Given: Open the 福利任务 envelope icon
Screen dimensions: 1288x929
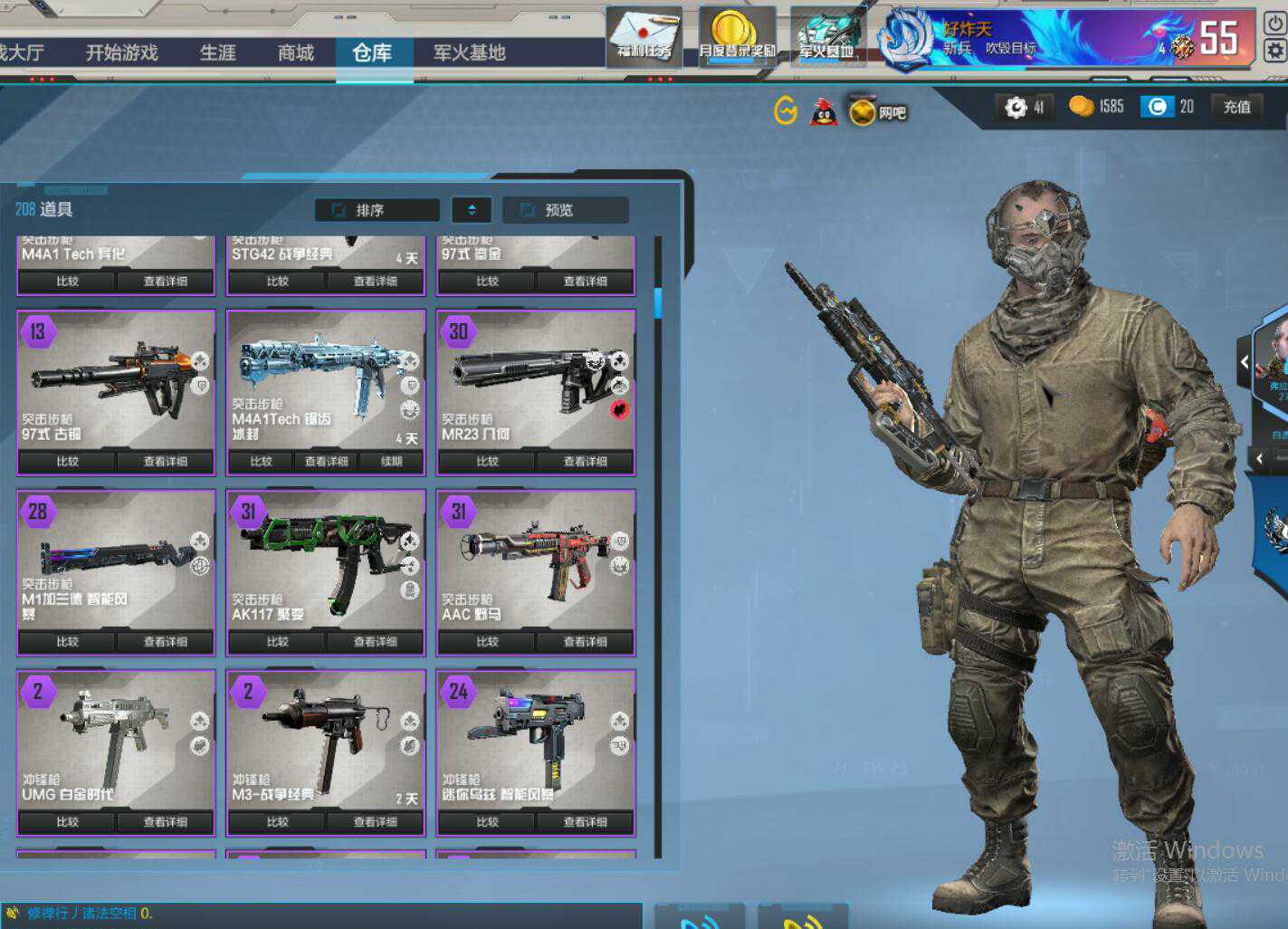Looking at the screenshot, I should point(644,35).
